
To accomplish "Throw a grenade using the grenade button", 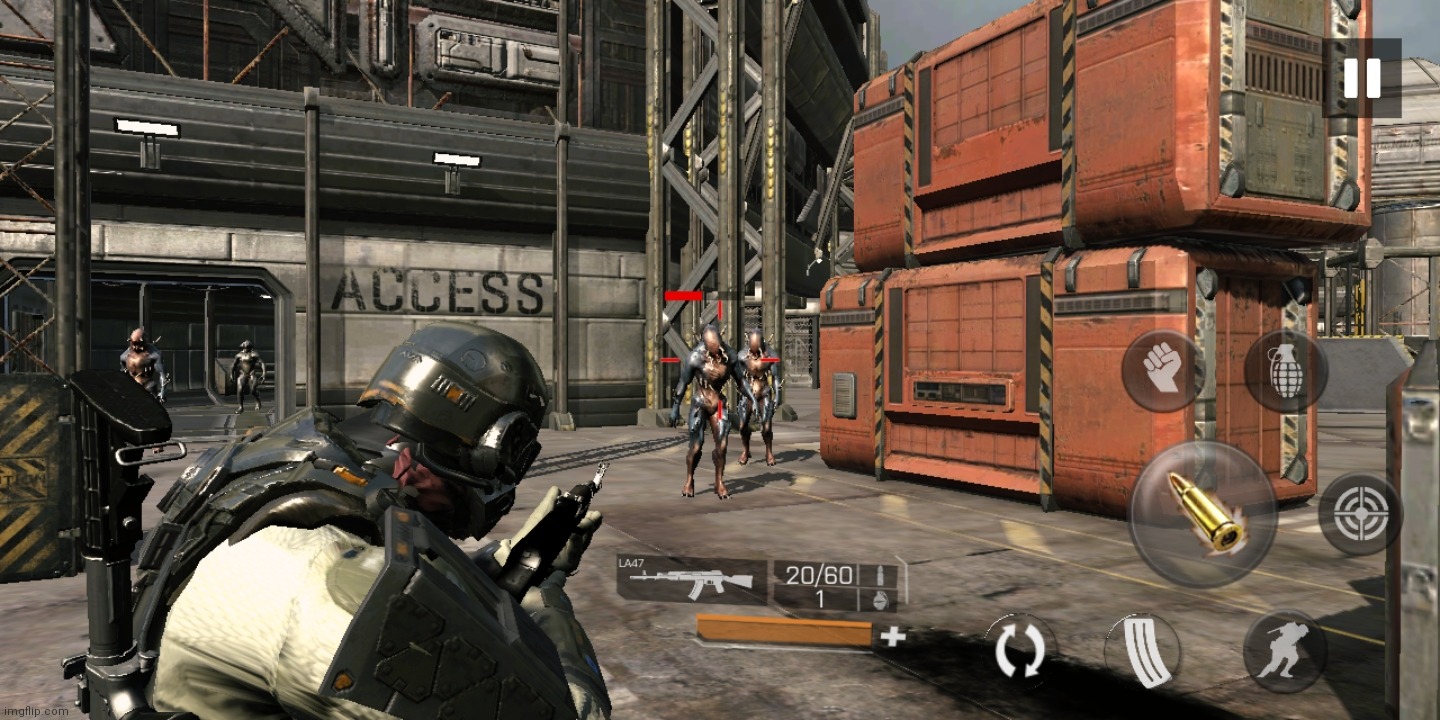I will tap(1286, 371).
